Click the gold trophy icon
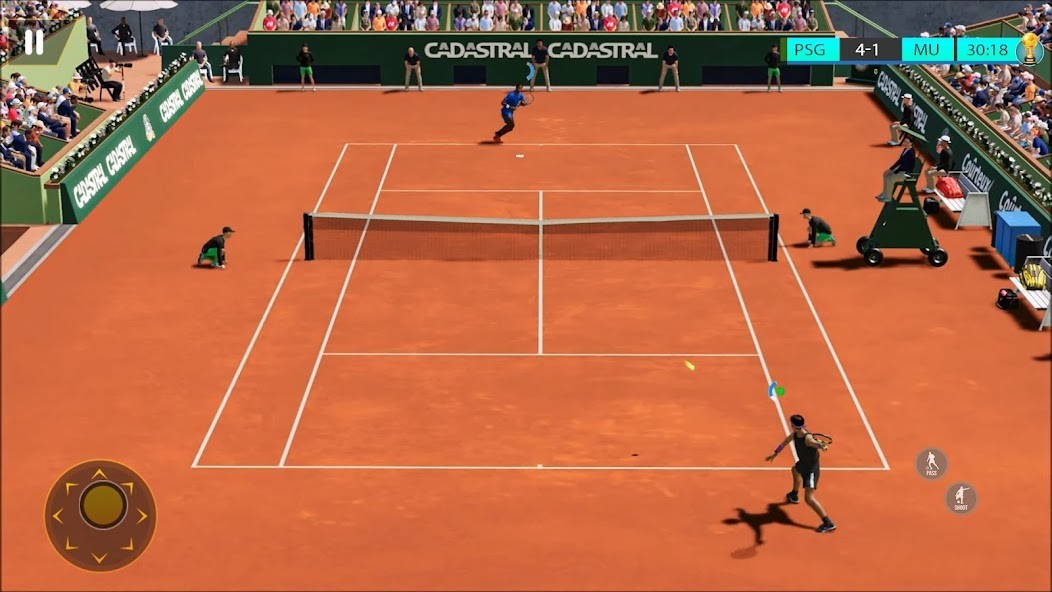The height and width of the screenshot is (592, 1052). pyautogui.click(x=1029, y=49)
